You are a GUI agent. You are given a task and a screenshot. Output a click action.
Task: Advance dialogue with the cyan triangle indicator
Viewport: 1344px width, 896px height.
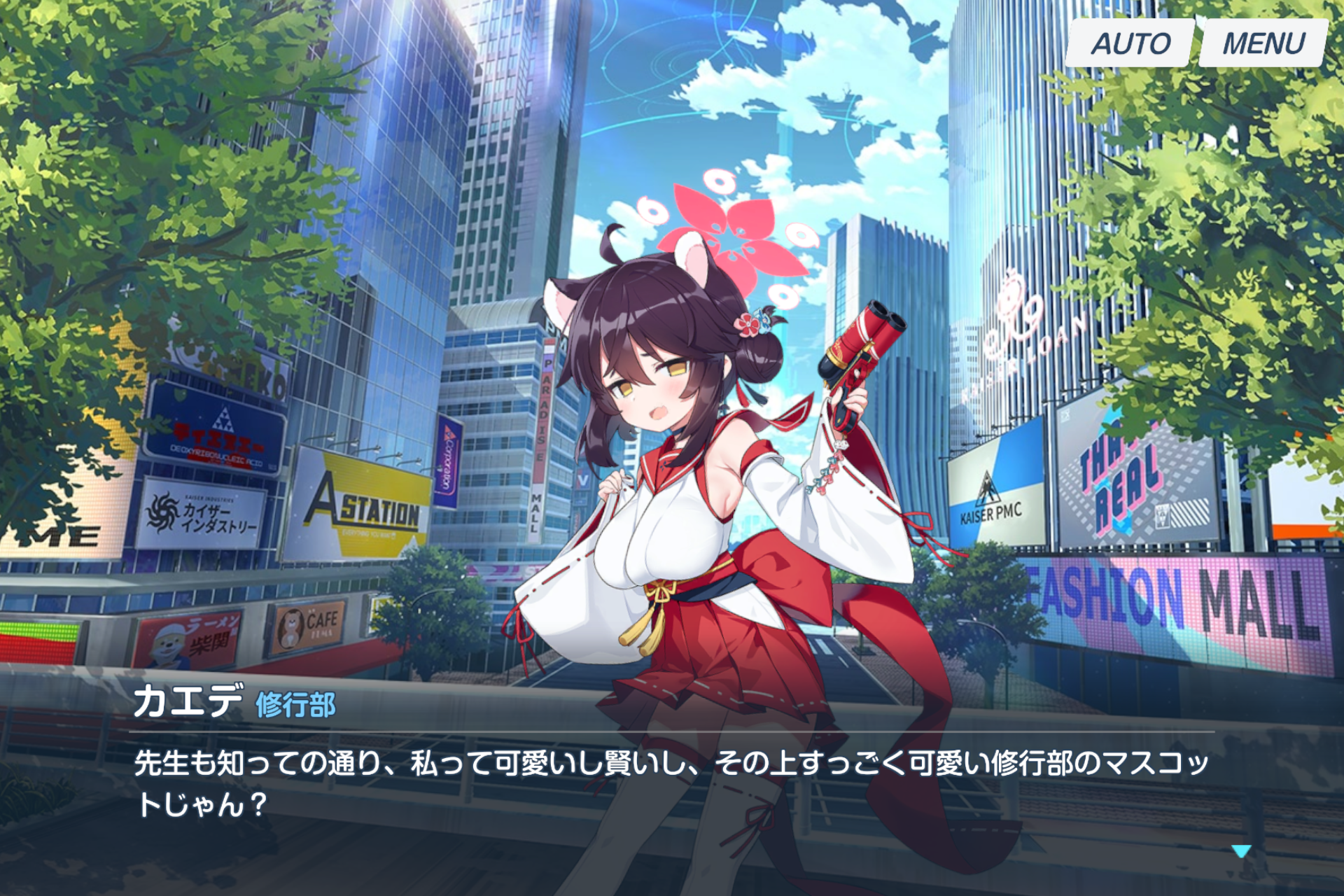(x=1240, y=851)
